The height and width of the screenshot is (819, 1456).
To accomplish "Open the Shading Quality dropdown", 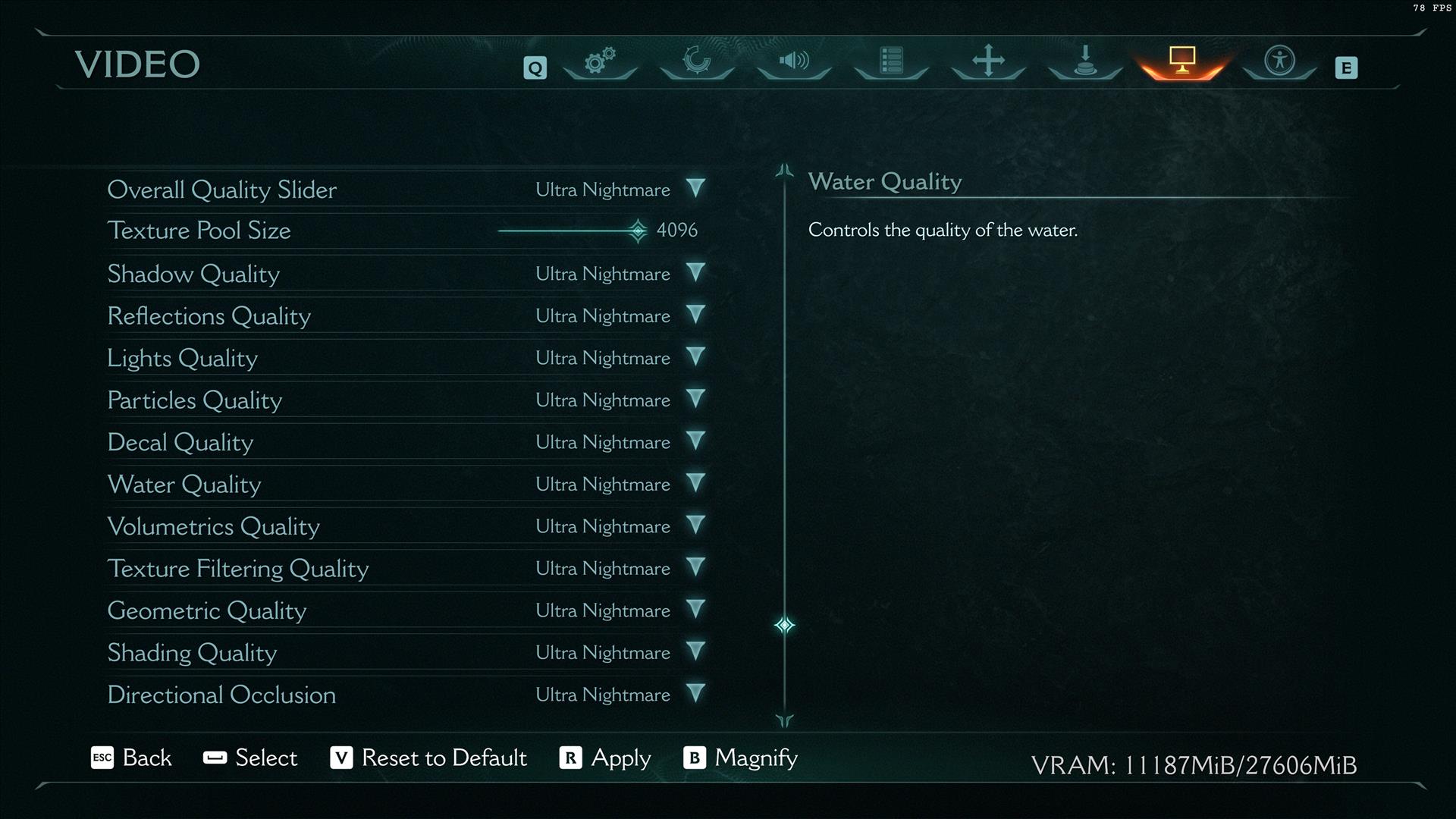I will pyautogui.click(x=695, y=651).
